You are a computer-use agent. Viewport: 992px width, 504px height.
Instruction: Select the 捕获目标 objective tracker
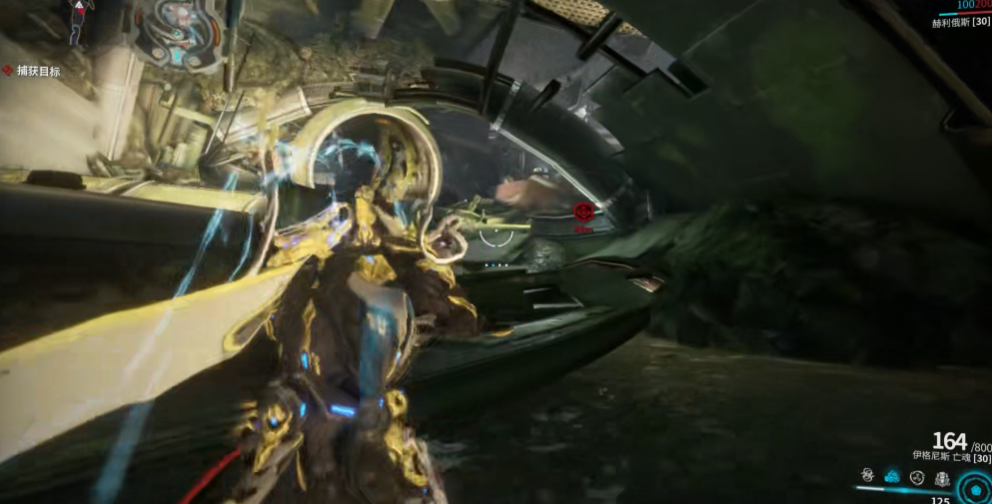tap(33, 71)
